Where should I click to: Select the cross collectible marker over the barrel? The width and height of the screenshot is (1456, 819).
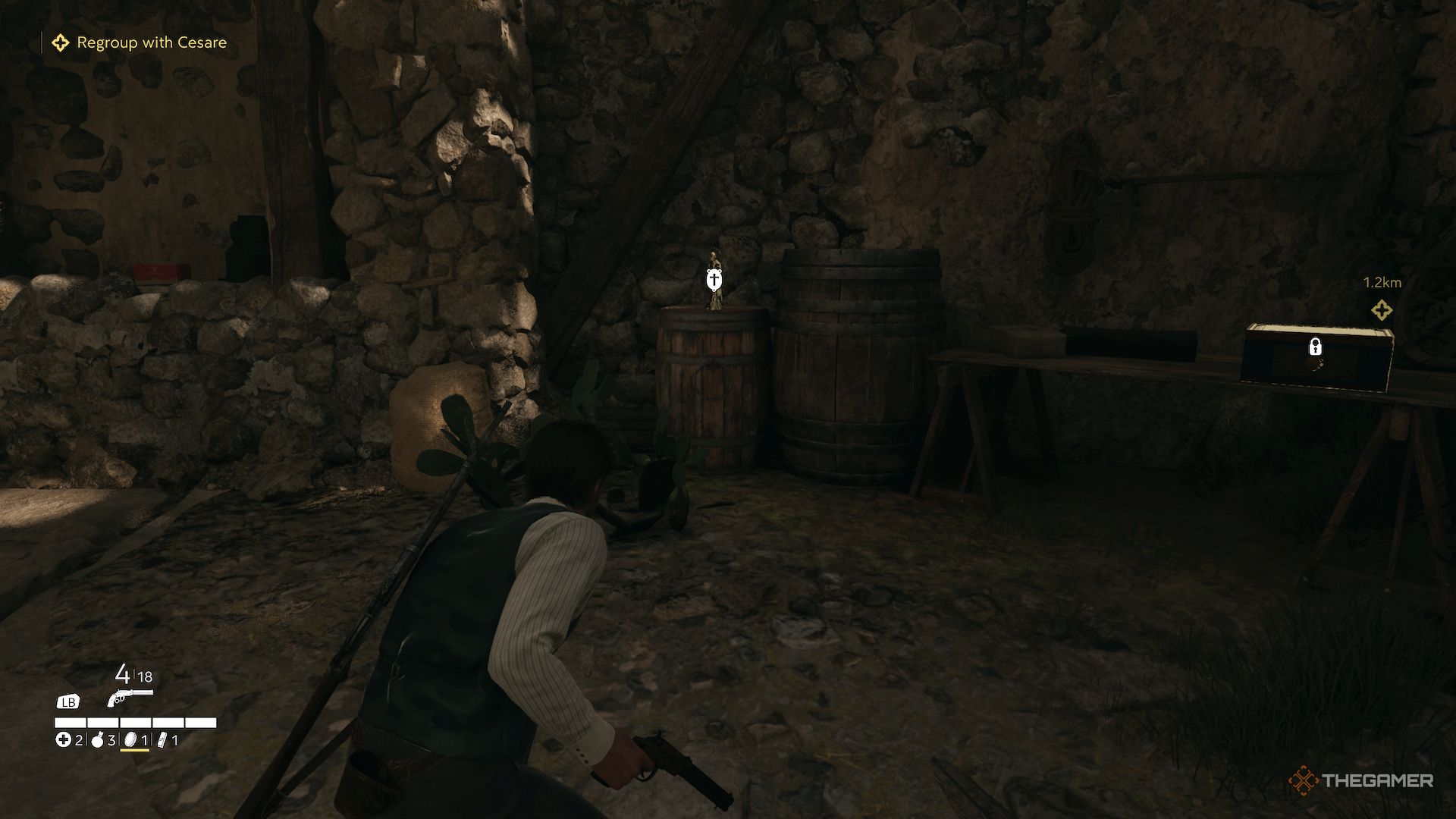click(713, 282)
